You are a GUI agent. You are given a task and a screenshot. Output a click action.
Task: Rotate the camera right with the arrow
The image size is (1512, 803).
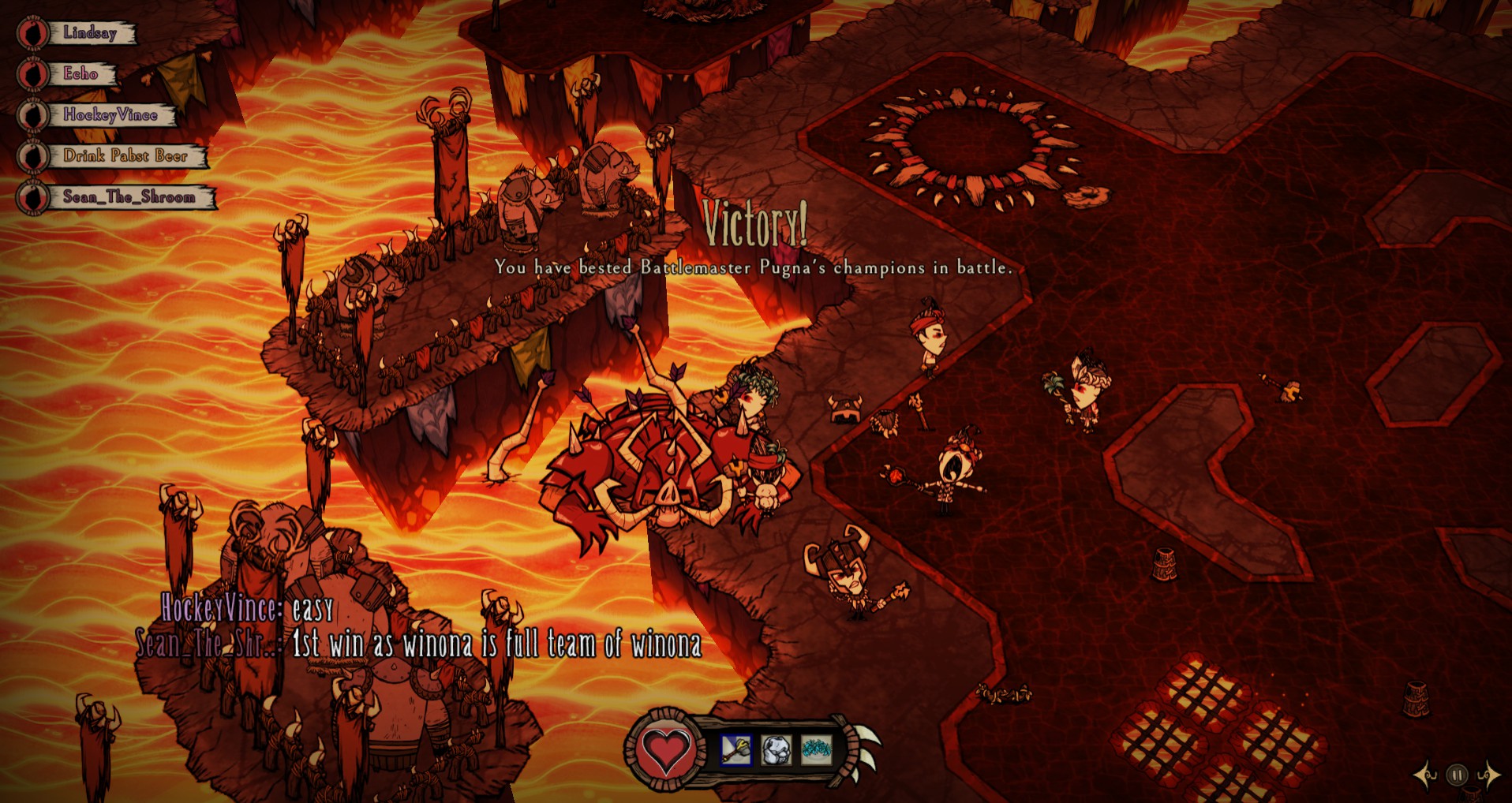coord(1488,775)
